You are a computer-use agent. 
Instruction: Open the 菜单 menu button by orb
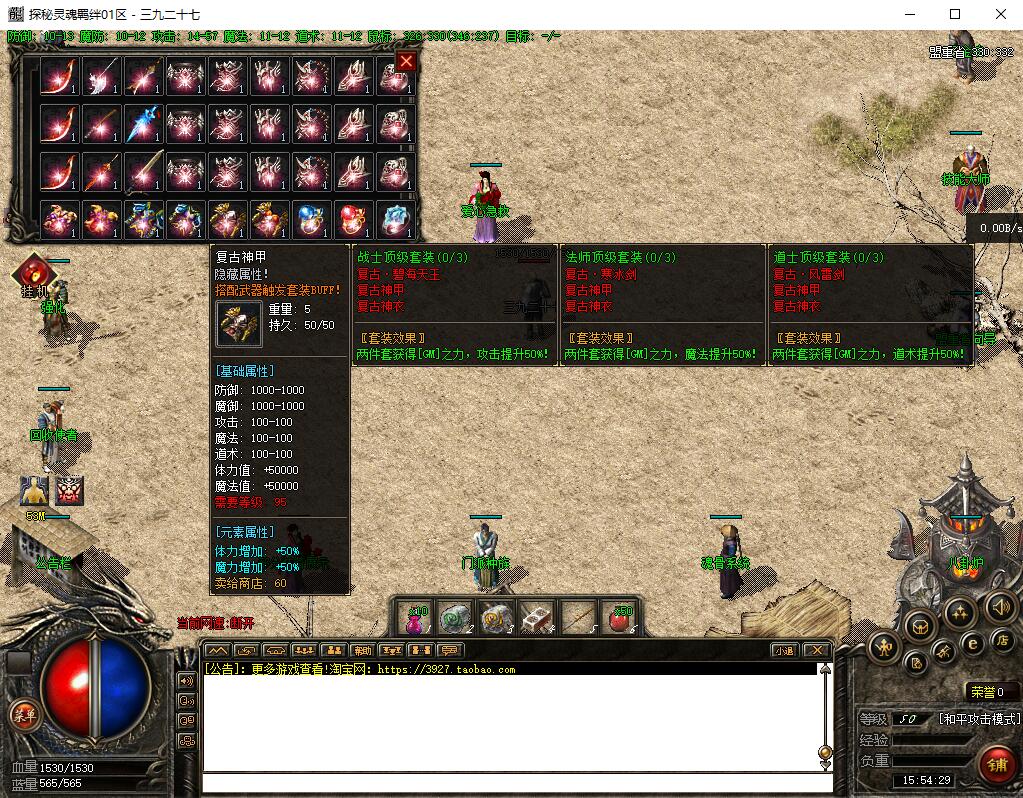click(x=20, y=713)
